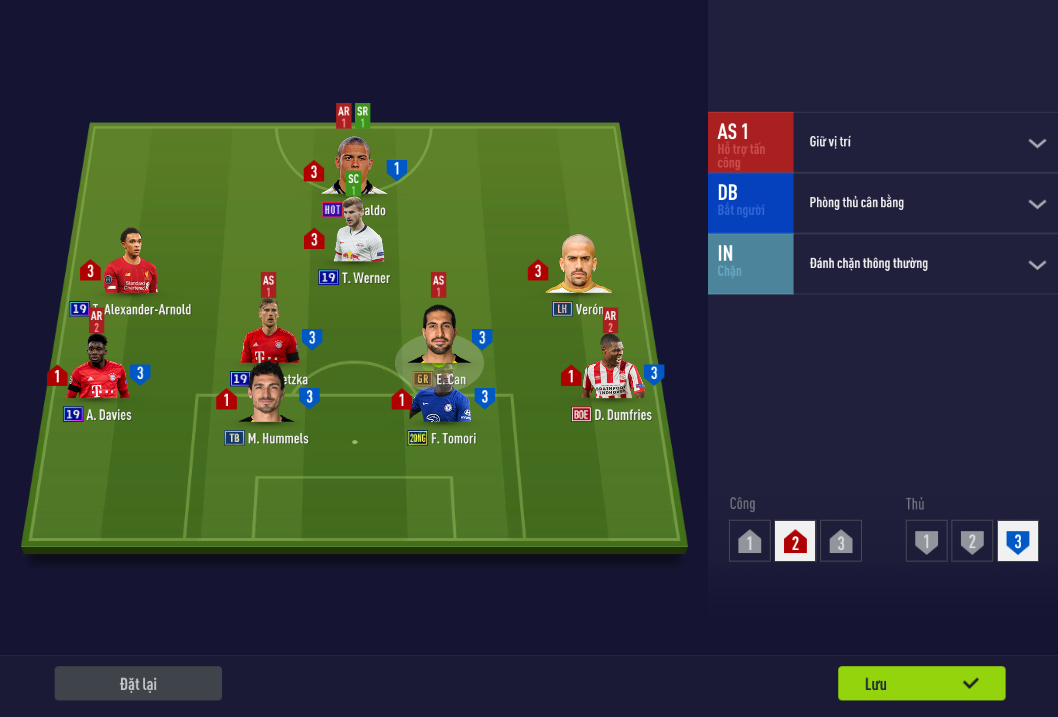Choose player A. Davies
The width and height of the screenshot is (1058, 717).
pos(98,372)
